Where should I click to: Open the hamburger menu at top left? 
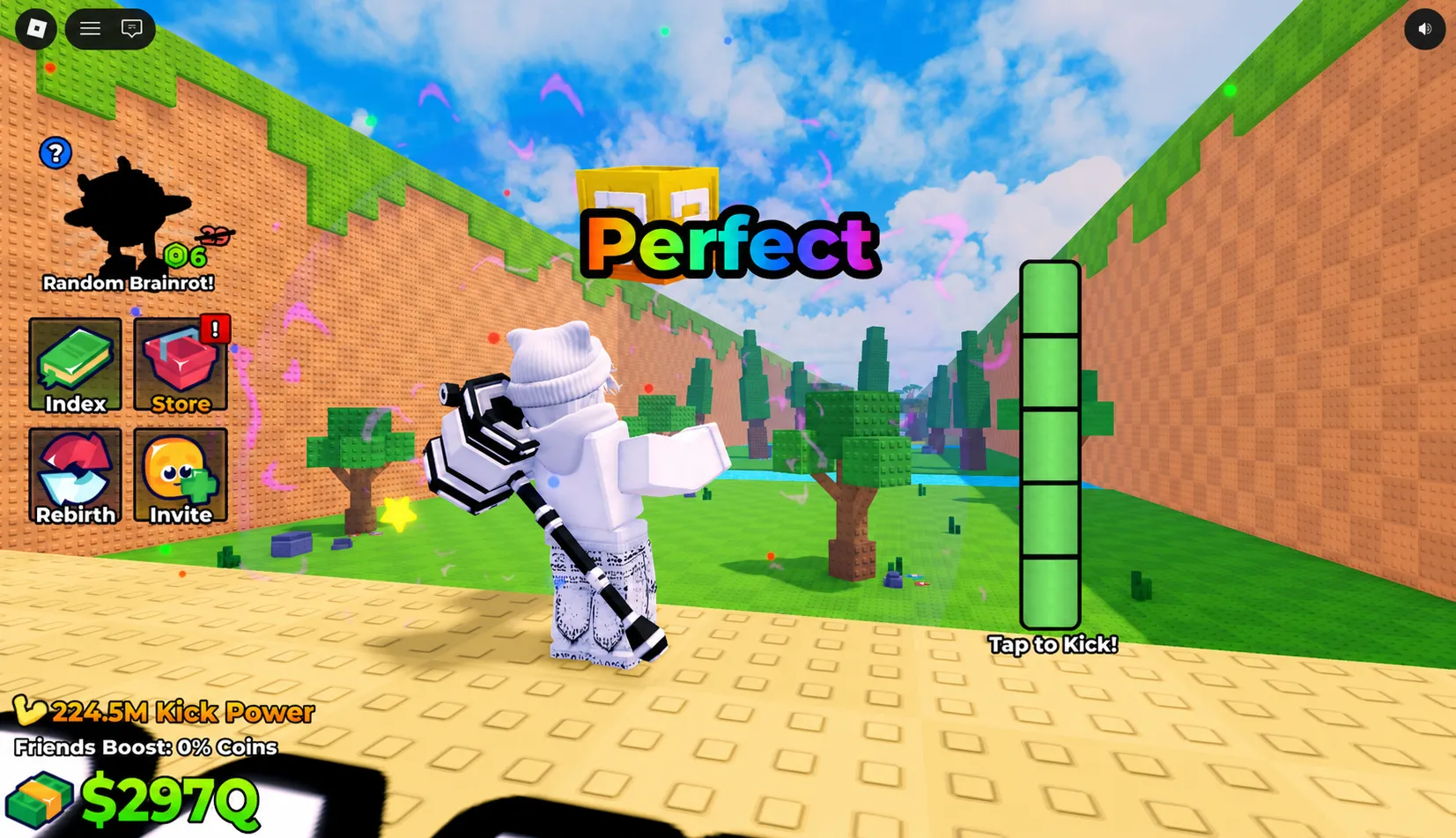[89, 27]
